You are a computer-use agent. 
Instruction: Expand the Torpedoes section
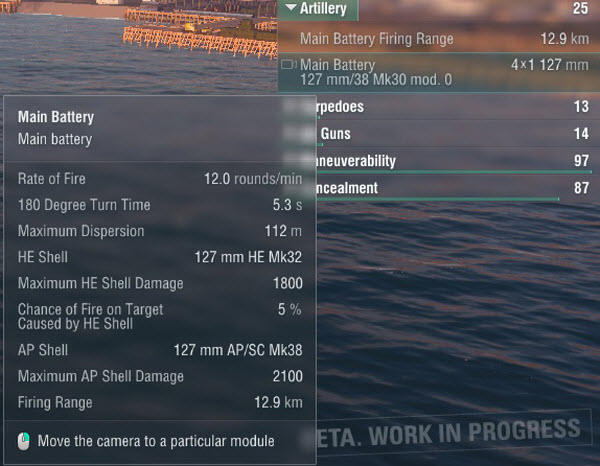(440, 107)
